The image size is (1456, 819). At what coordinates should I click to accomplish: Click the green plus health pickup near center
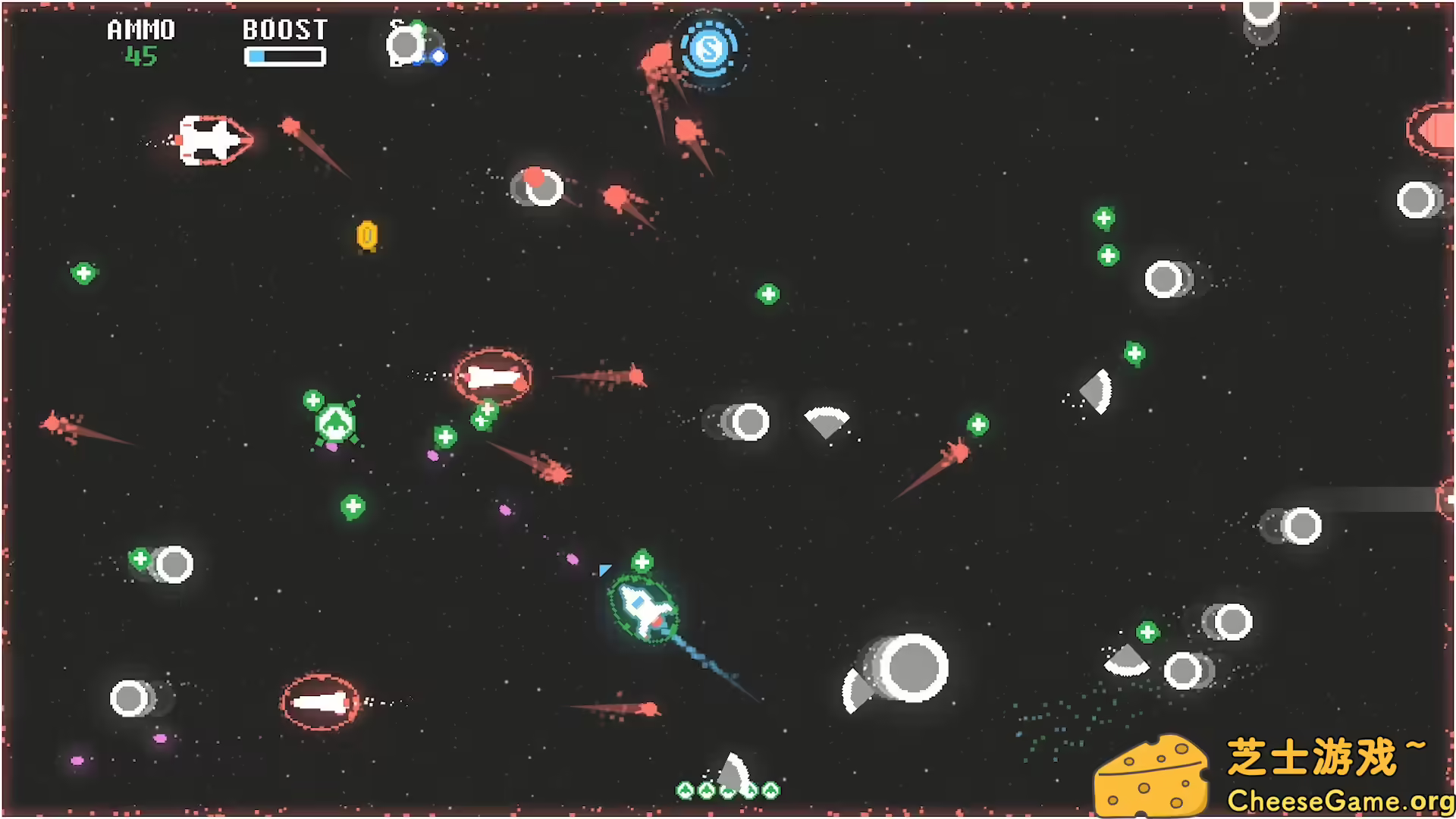[767, 292]
